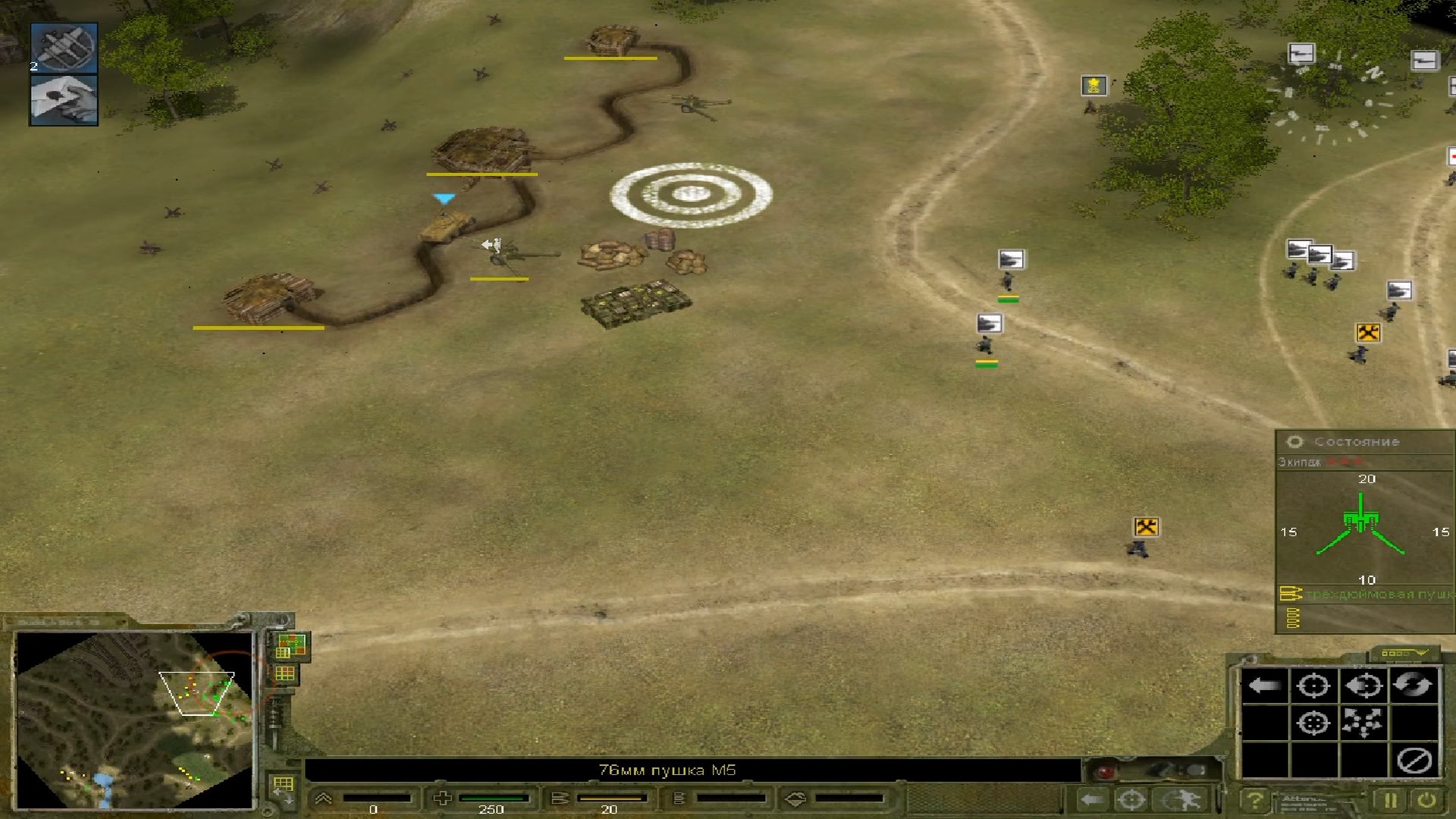
Task: Use the circular arrows rotate command
Action: [x=1413, y=686]
